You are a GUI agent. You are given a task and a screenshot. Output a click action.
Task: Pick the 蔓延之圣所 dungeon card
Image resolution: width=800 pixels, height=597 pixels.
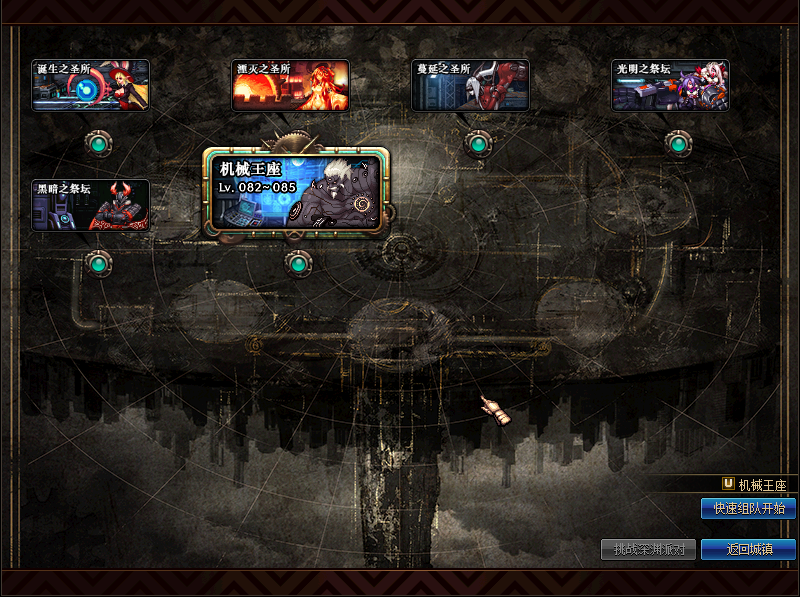(471, 86)
